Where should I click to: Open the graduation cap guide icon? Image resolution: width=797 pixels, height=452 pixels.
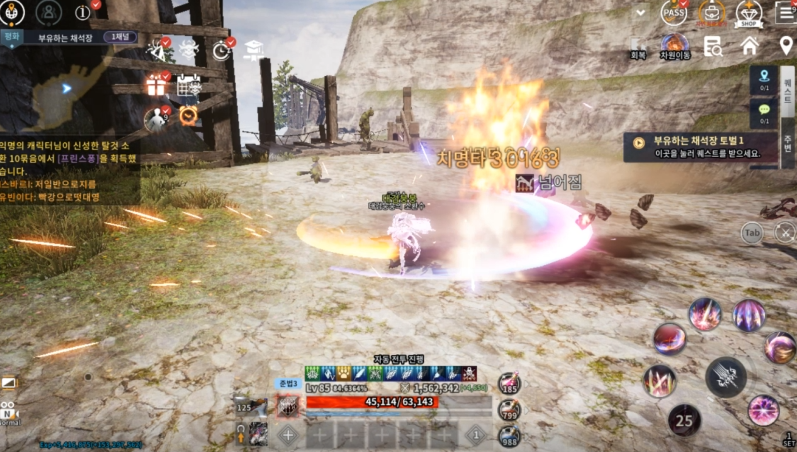pyautogui.click(x=253, y=49)
